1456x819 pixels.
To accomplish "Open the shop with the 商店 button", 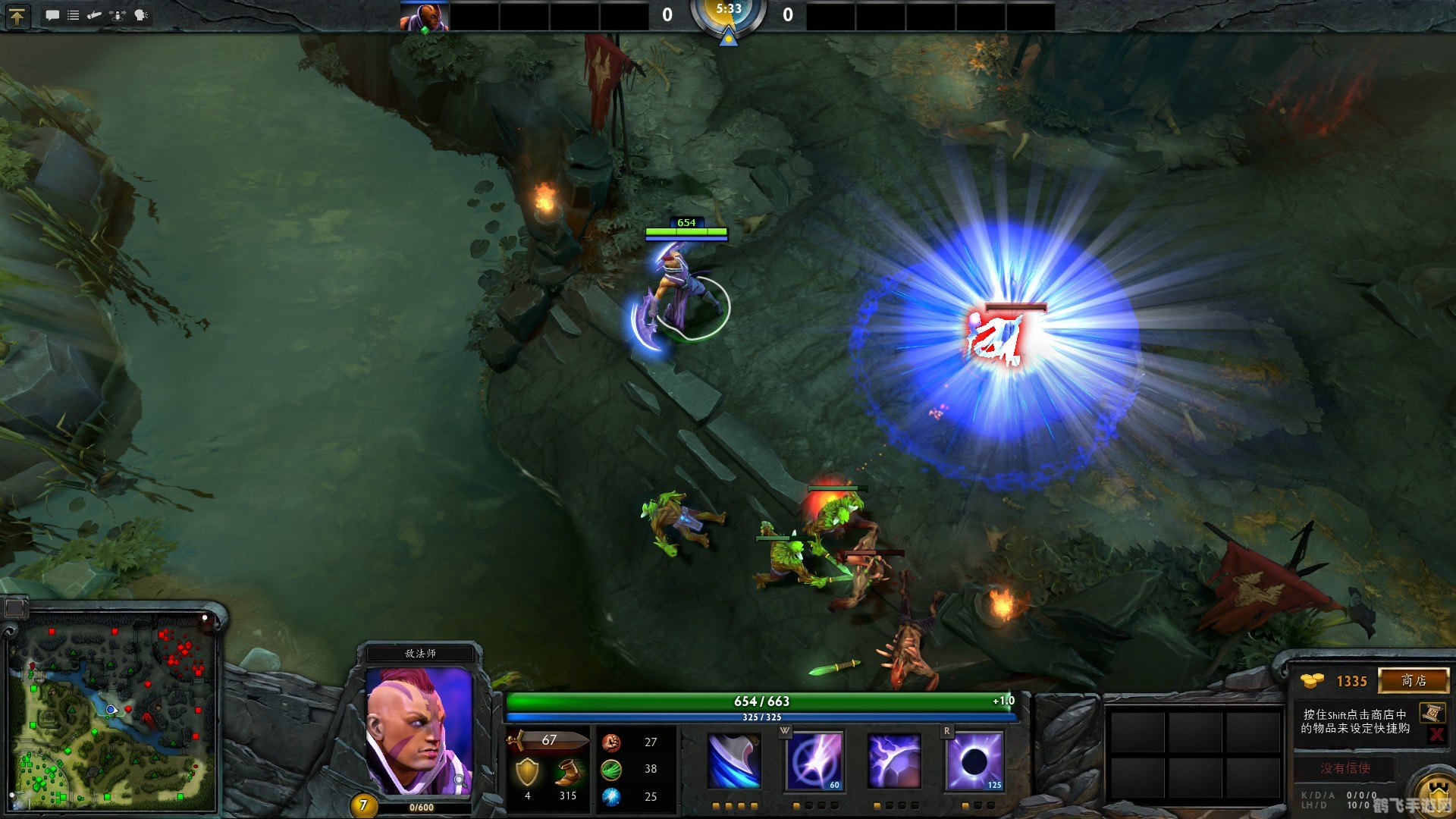I will point(1413,680).
